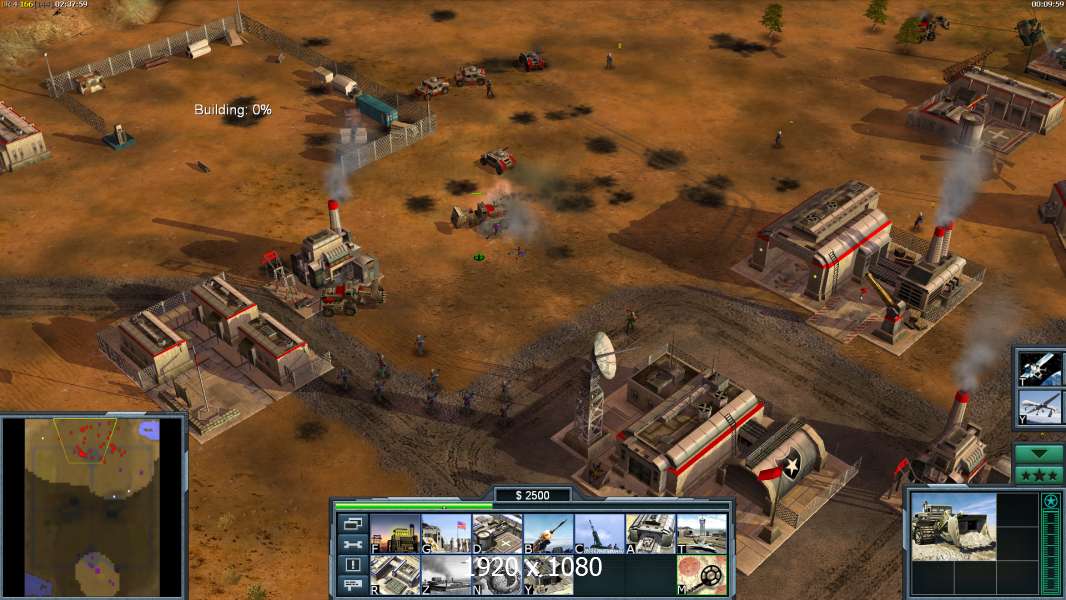Click the overlapping windows button on command bar
Viewport: 1066px width, 600px height.
click(x=352, y=523)
